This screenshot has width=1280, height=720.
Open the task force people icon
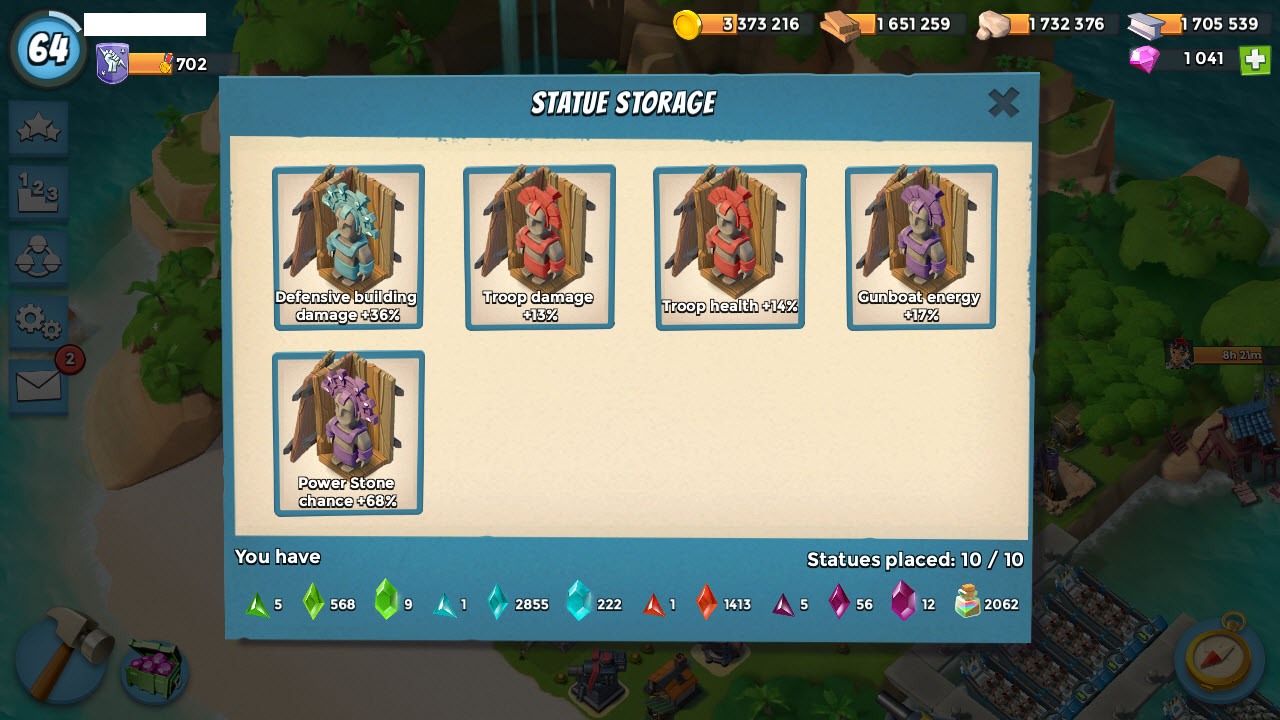[39, 258]
